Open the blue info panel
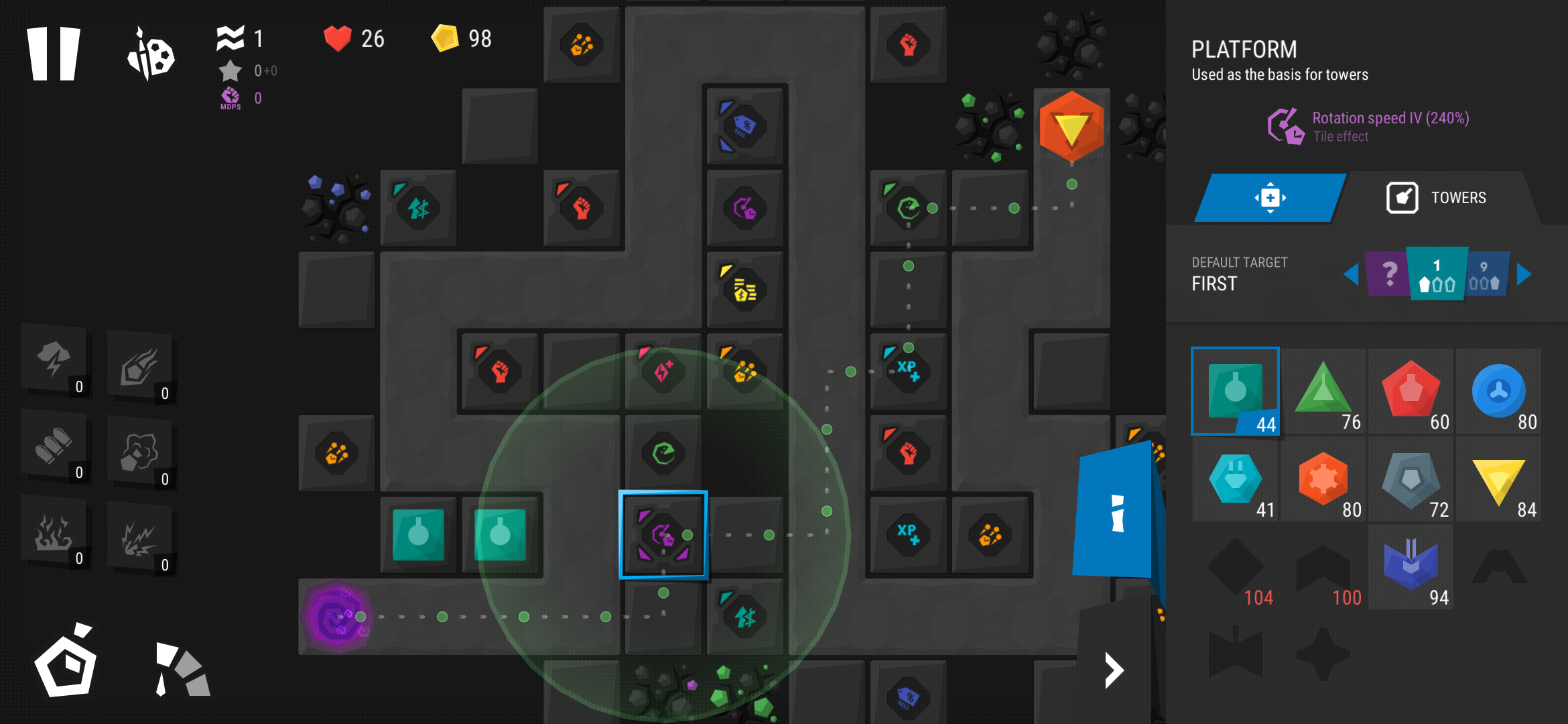 click(1117, 513)
